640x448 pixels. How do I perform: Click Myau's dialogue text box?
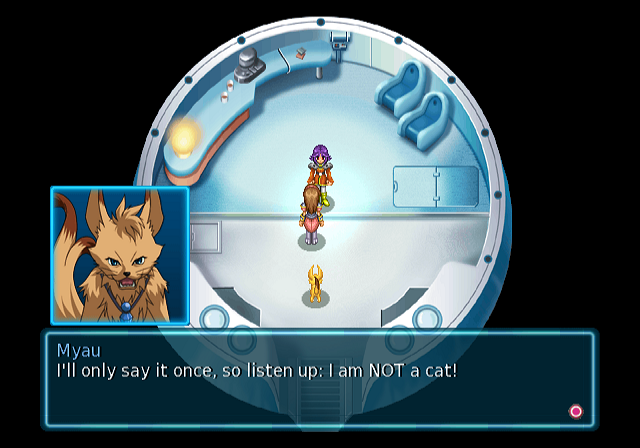[318, 380]
